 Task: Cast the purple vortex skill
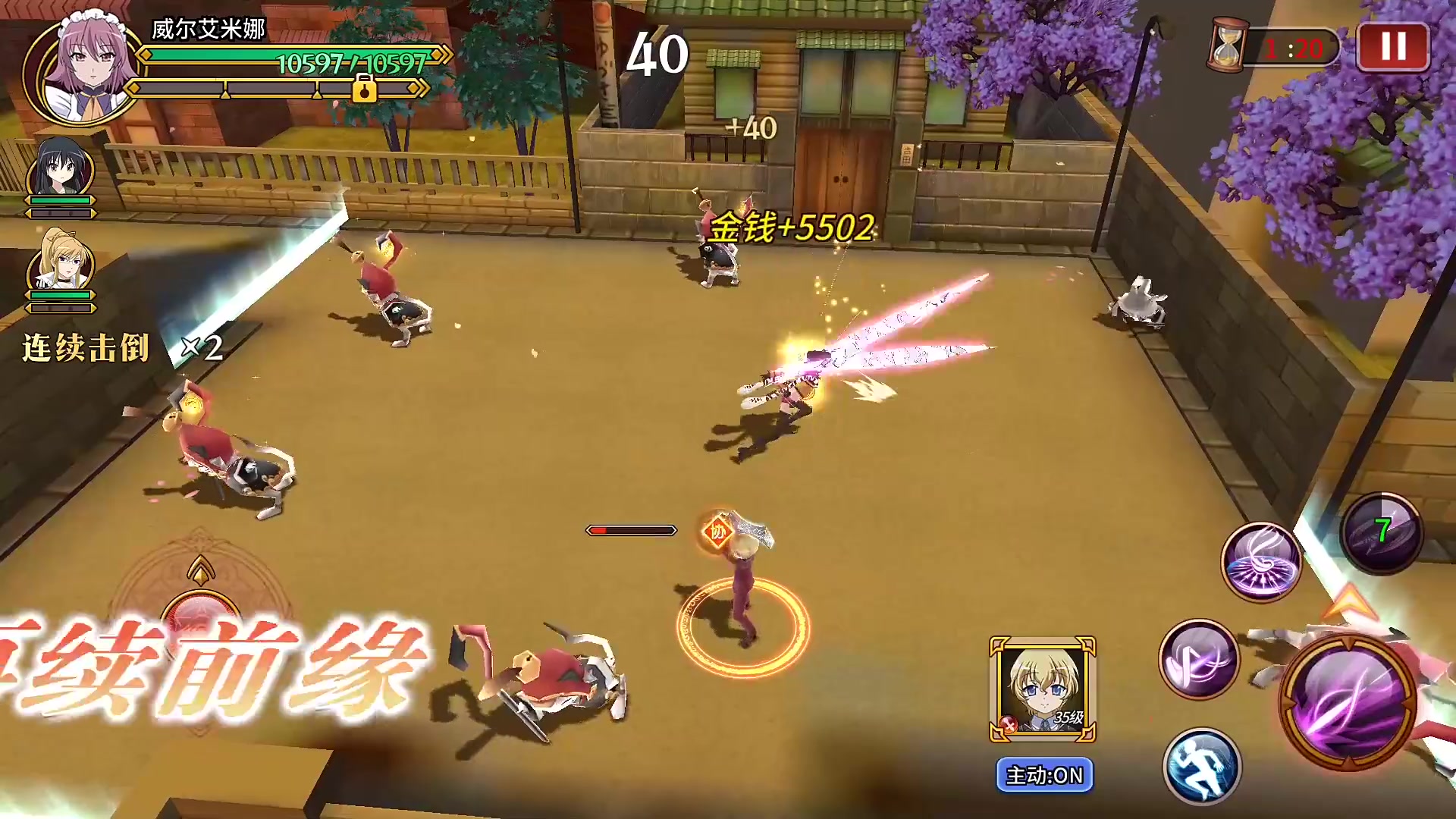[1260, 563]
